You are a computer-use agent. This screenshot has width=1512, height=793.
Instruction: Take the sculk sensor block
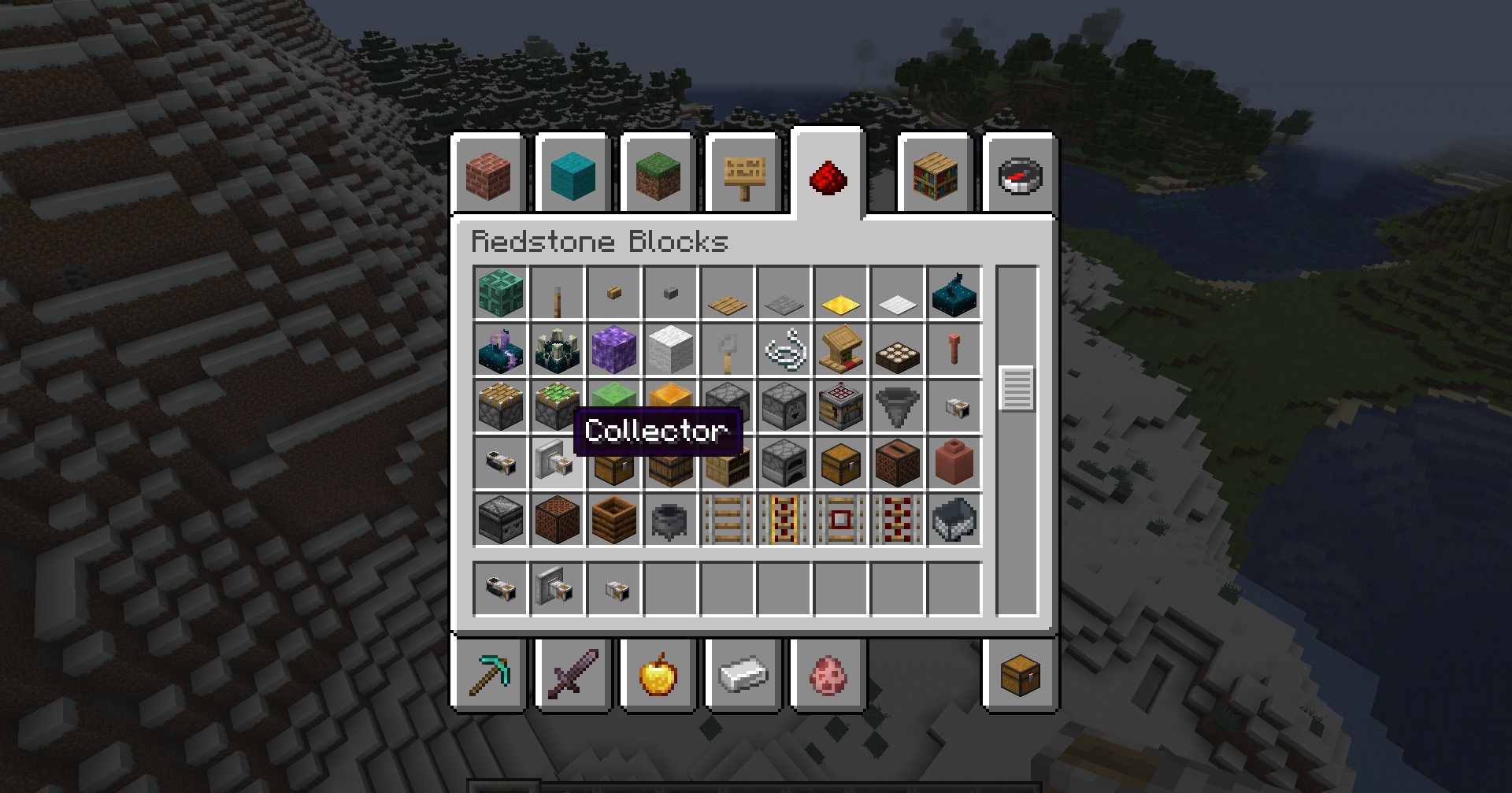(x=954, y=293)
